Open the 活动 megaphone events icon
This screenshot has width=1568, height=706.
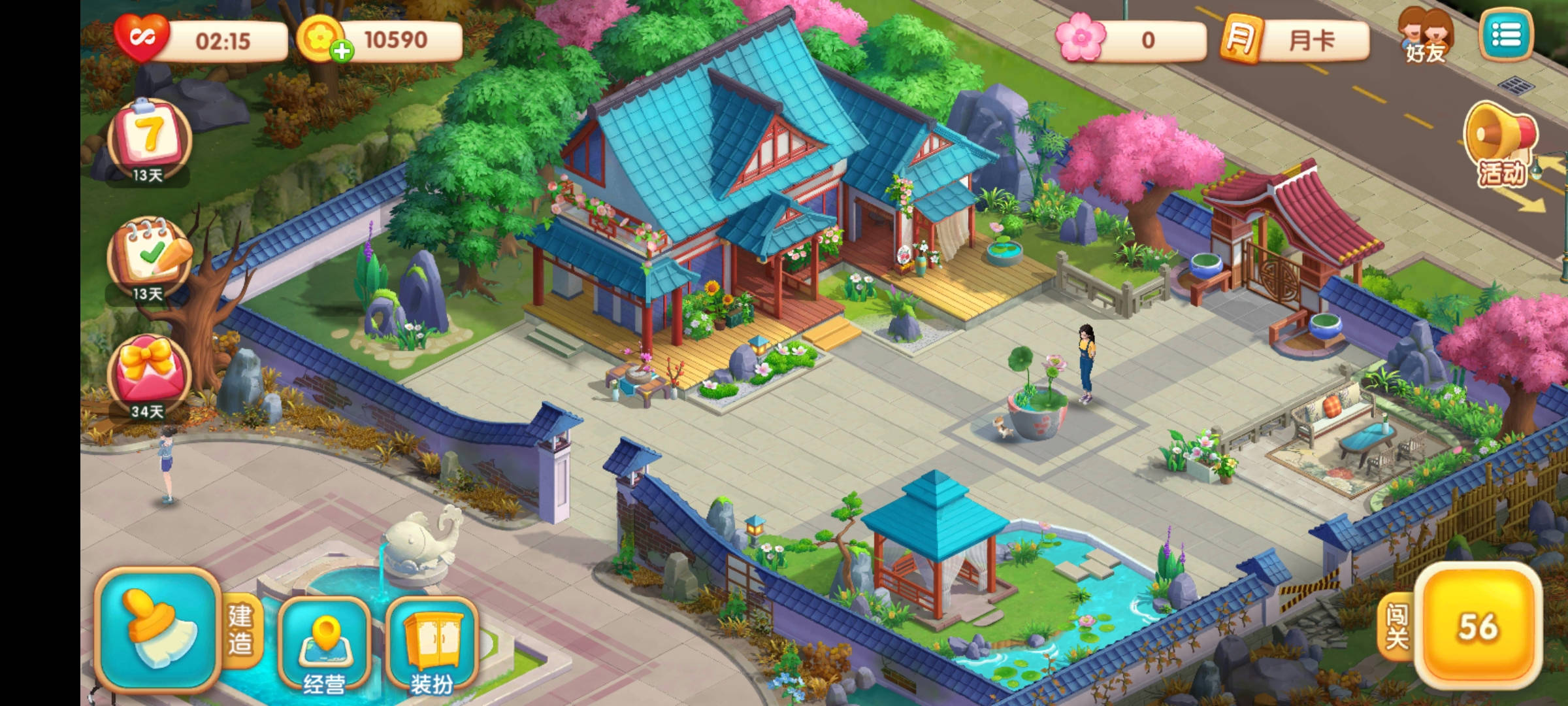tap(1501, 145)
